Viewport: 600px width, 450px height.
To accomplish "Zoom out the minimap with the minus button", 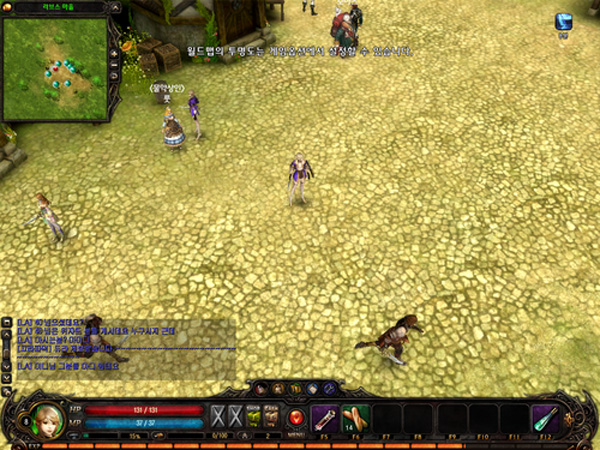I will point(115,63).
